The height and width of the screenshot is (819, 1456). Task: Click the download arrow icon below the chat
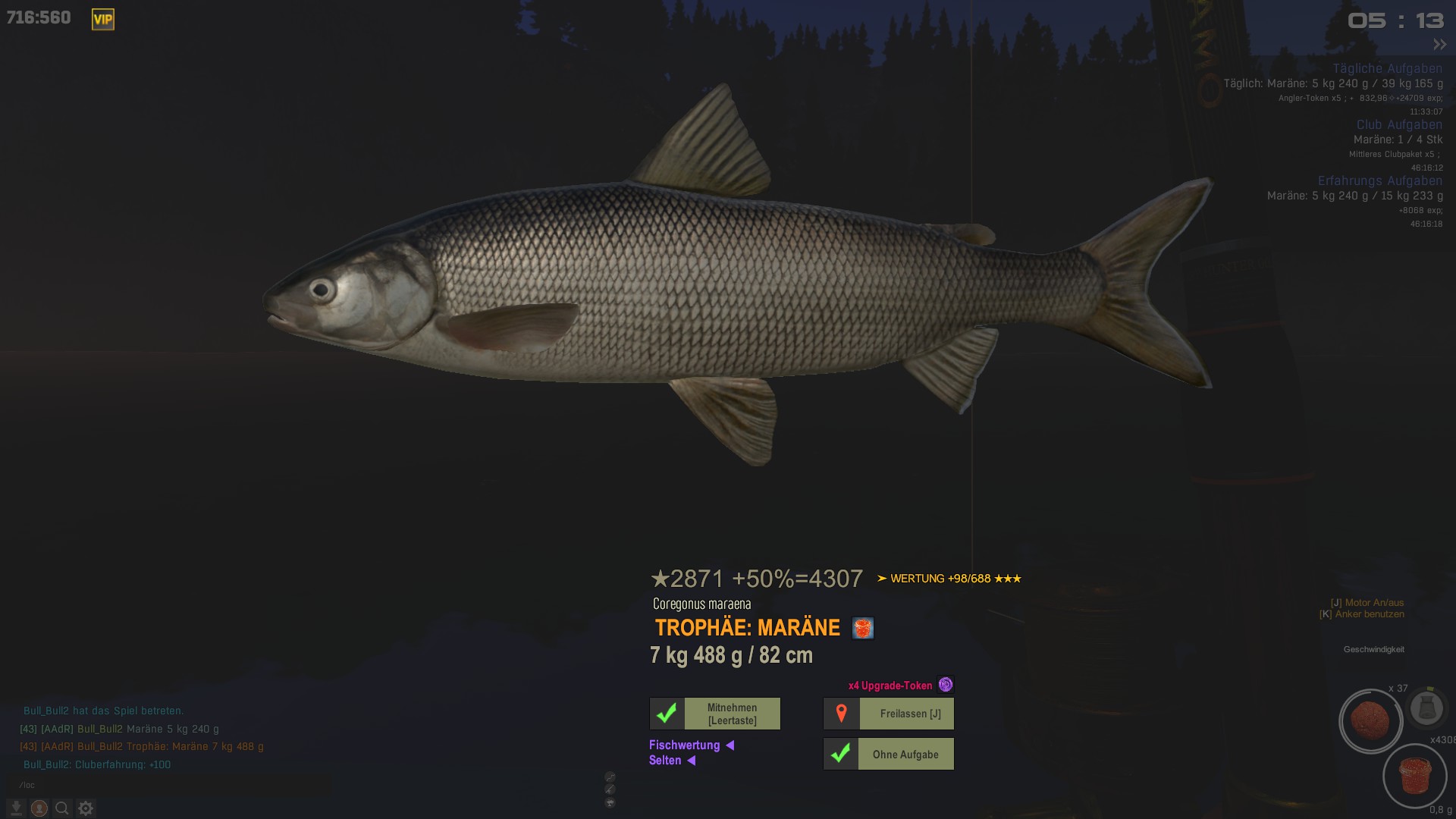[x=16, y=808]
